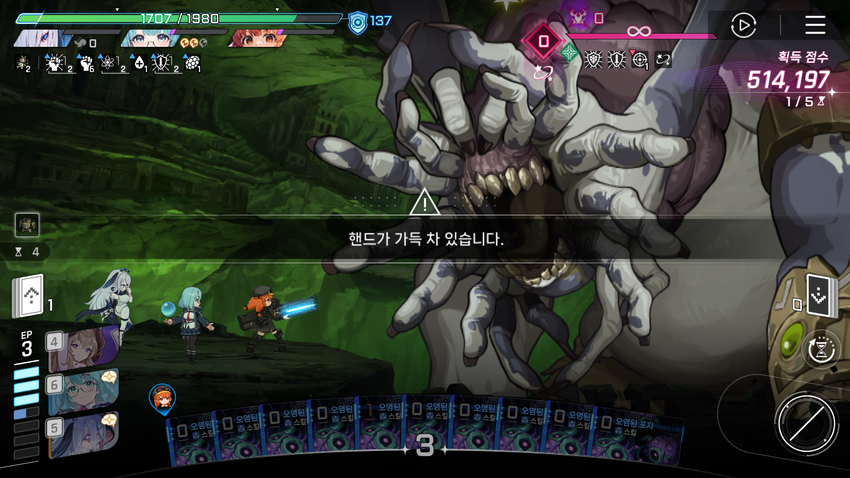Toggle the auto-play battle button
The image size is (850, 478).
pyautogui.click(x=743, y=25)
